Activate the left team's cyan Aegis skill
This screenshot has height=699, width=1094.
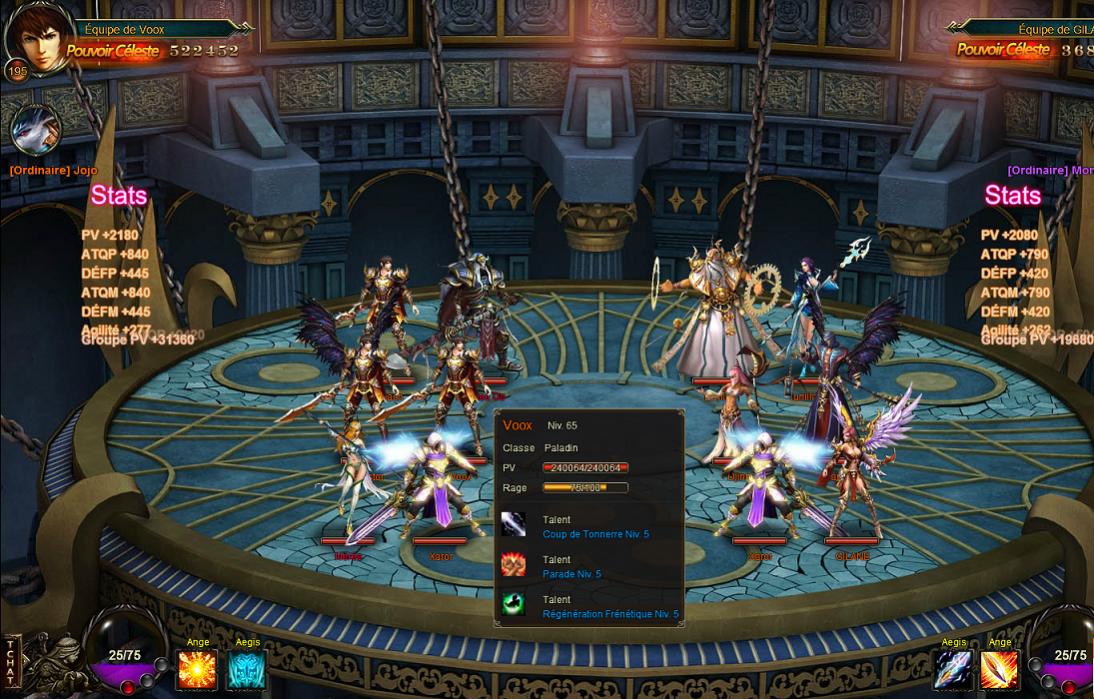246,669
